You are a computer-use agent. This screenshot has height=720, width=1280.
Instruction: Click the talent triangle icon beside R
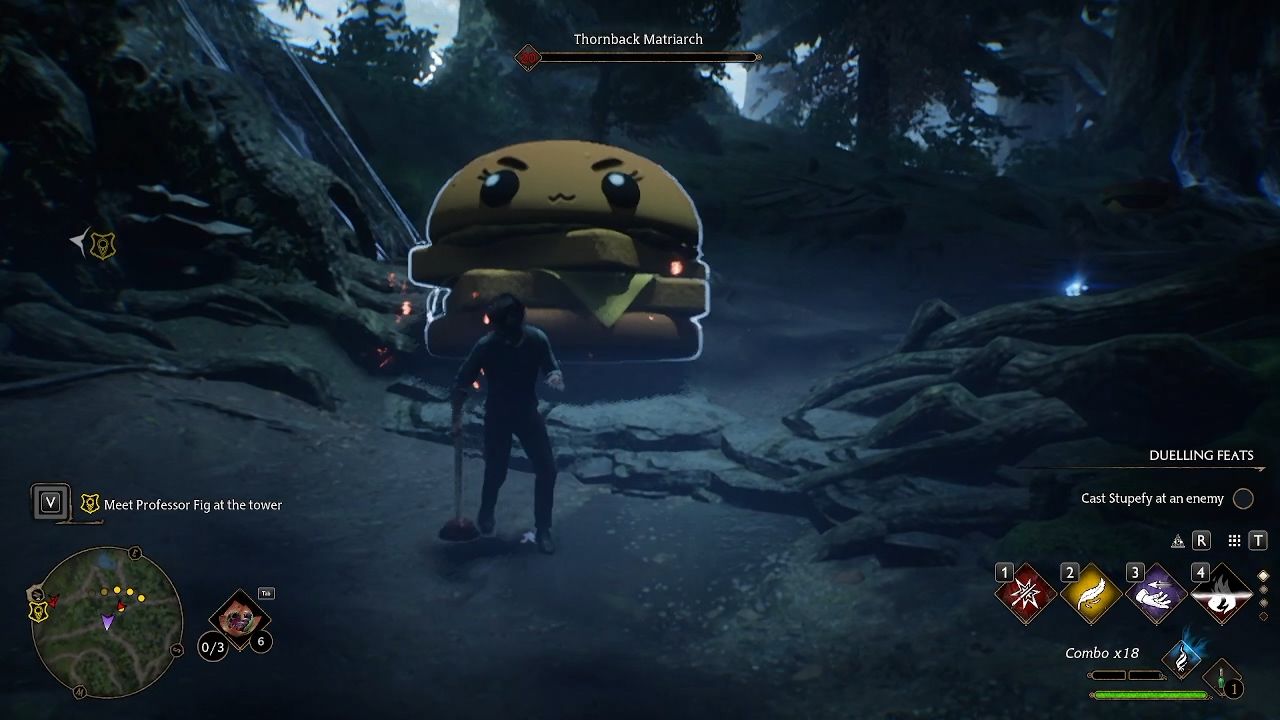tap(1178, 541)
